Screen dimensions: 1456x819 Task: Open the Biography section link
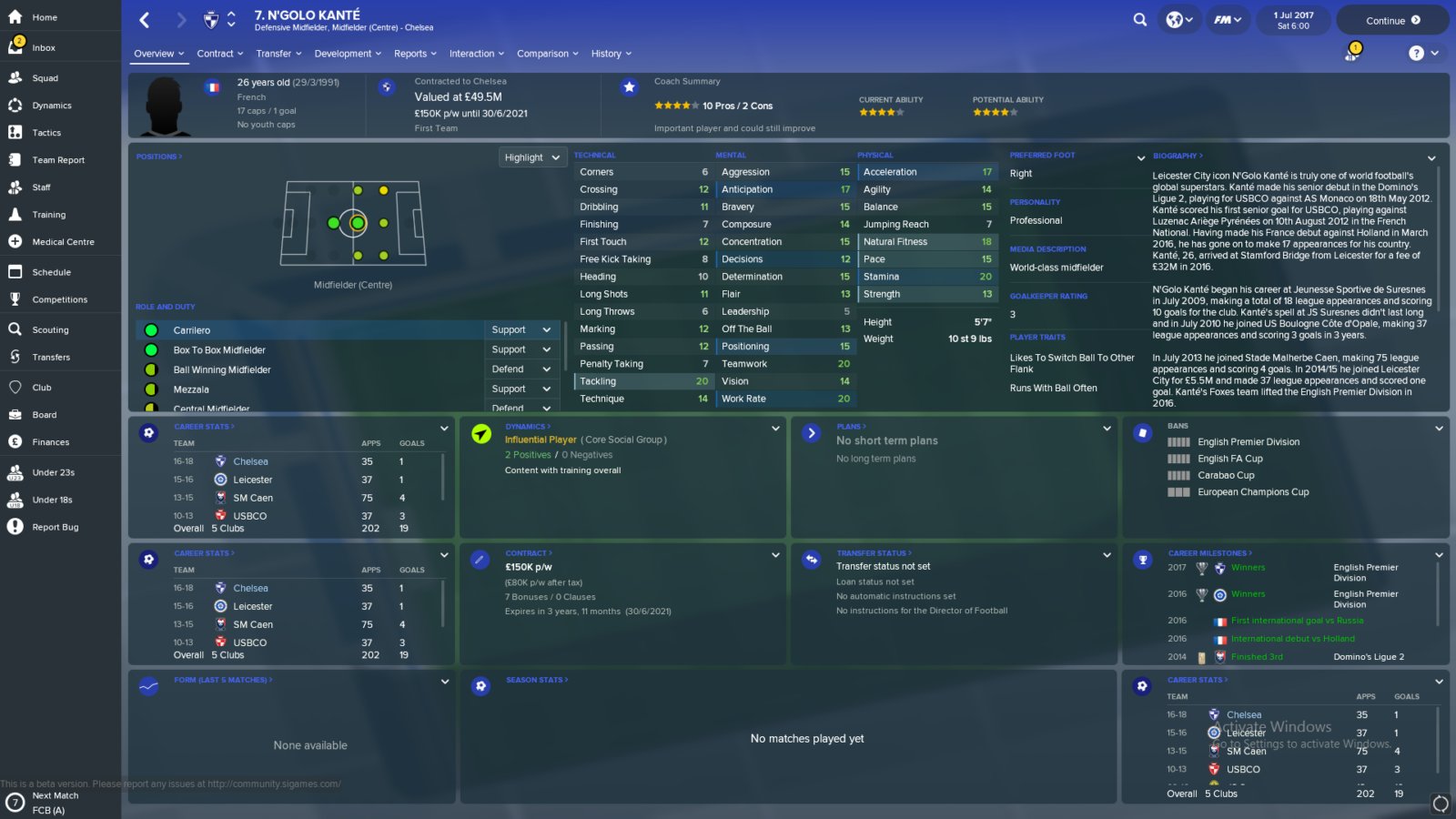[x=1178, y=156]
